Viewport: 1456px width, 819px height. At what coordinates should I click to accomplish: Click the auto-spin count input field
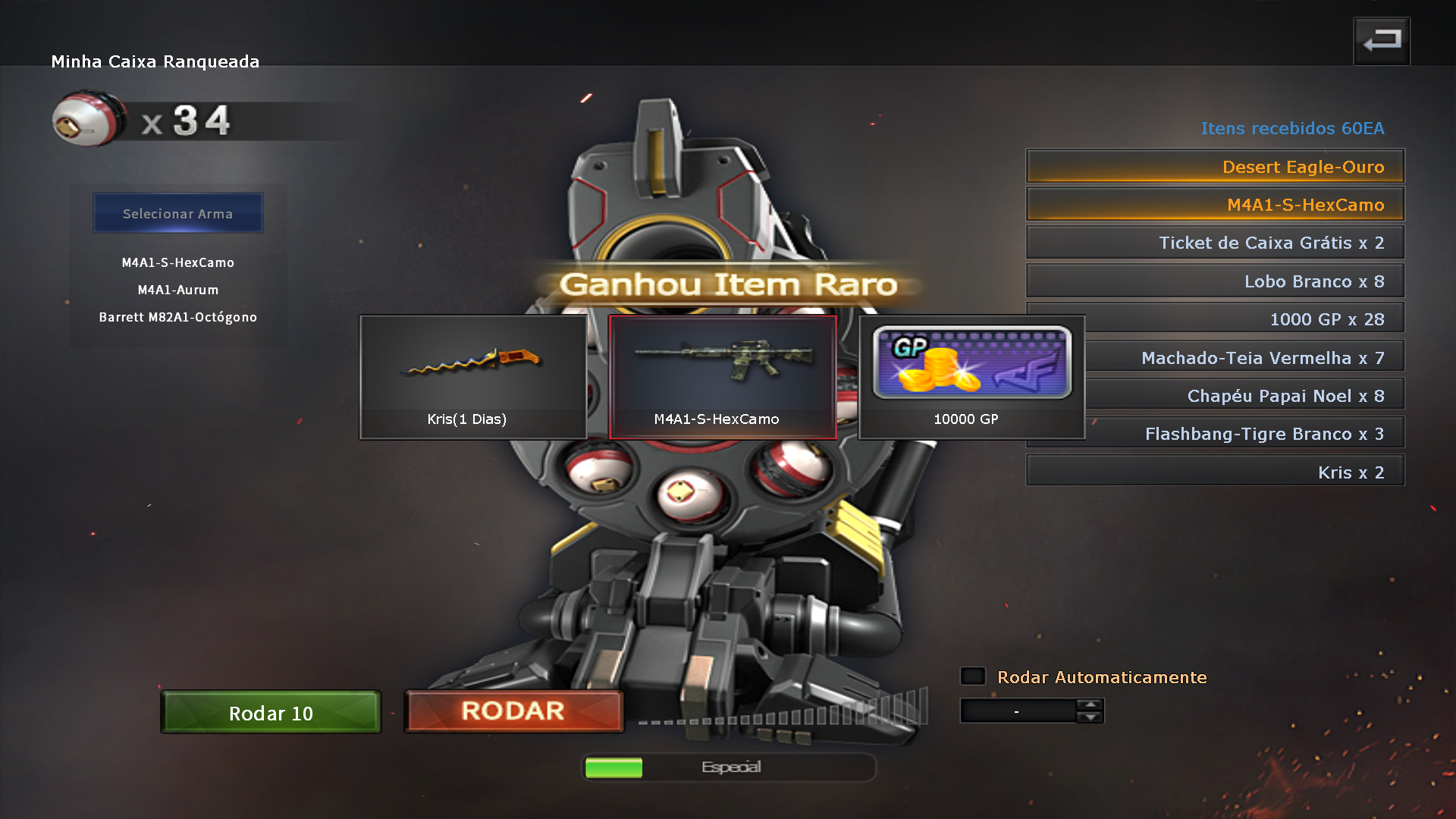click(x=1017, y=711)
